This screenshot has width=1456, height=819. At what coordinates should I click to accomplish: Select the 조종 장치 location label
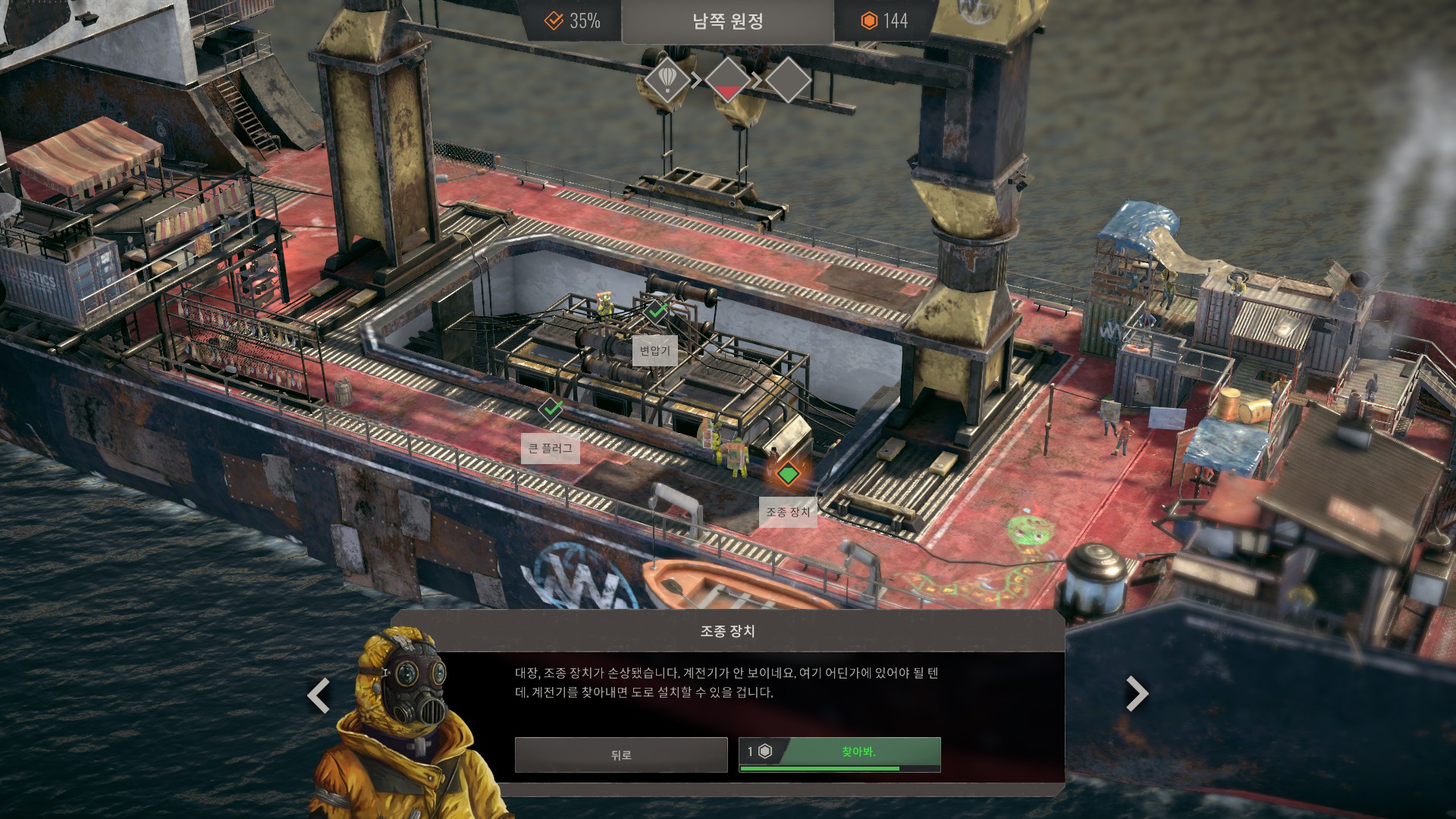point(788,513)
